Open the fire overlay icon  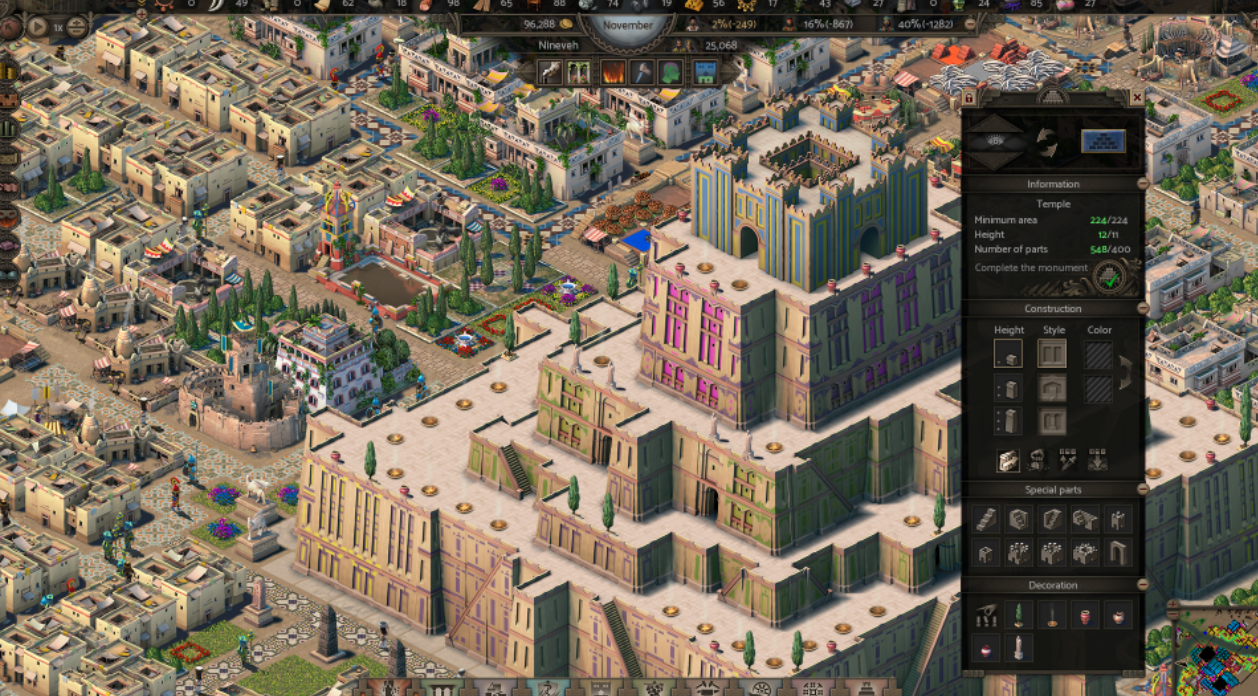point(612,72)
